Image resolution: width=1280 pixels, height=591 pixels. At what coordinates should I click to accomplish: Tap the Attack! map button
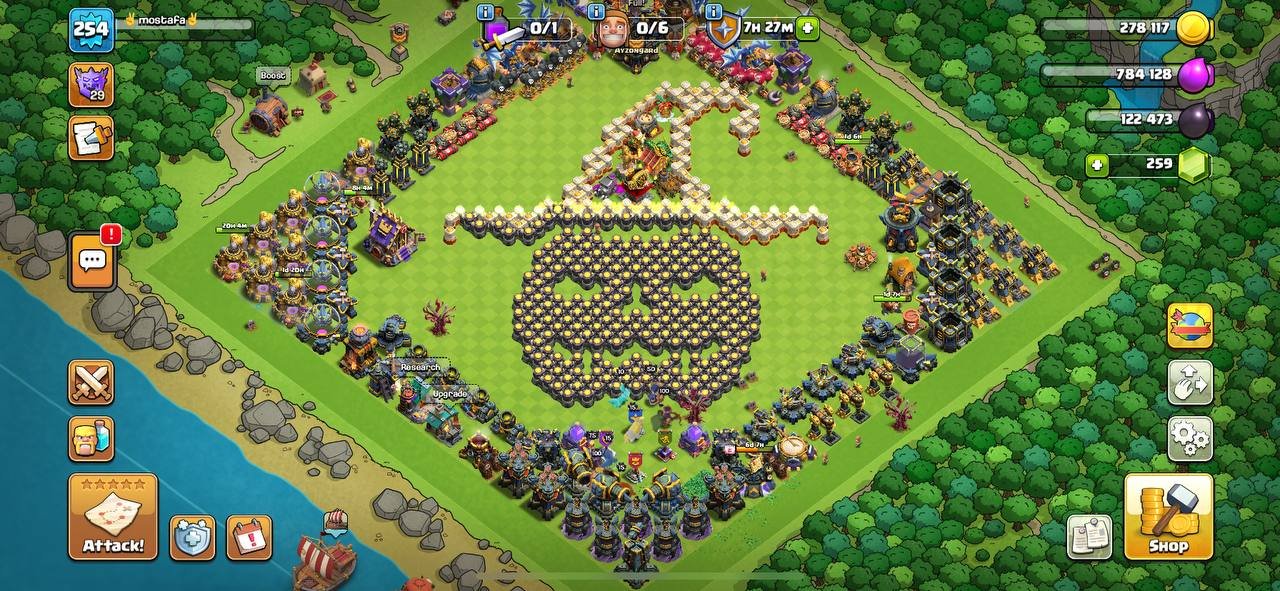(113, 516)
